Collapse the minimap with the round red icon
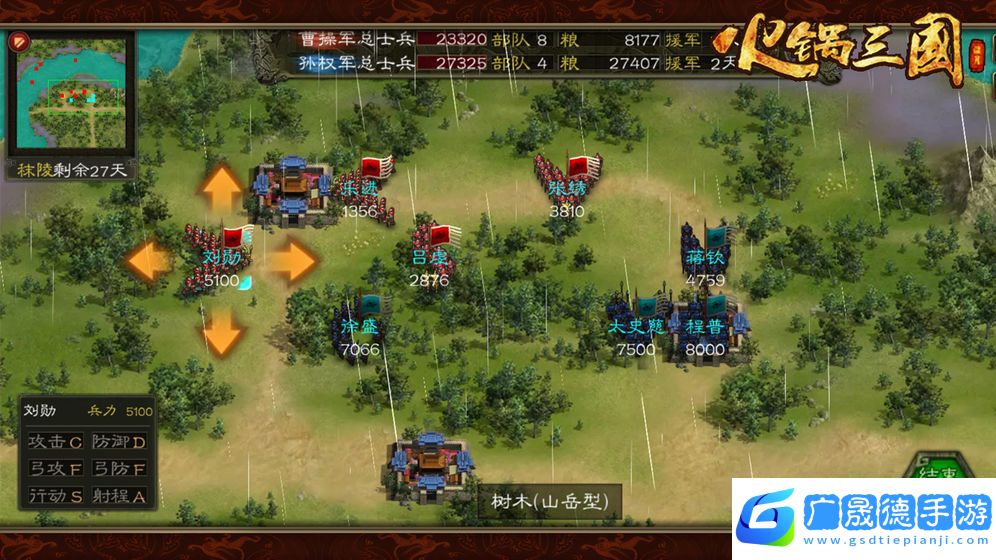Screen dimensions: 996x560 (21, 43)
